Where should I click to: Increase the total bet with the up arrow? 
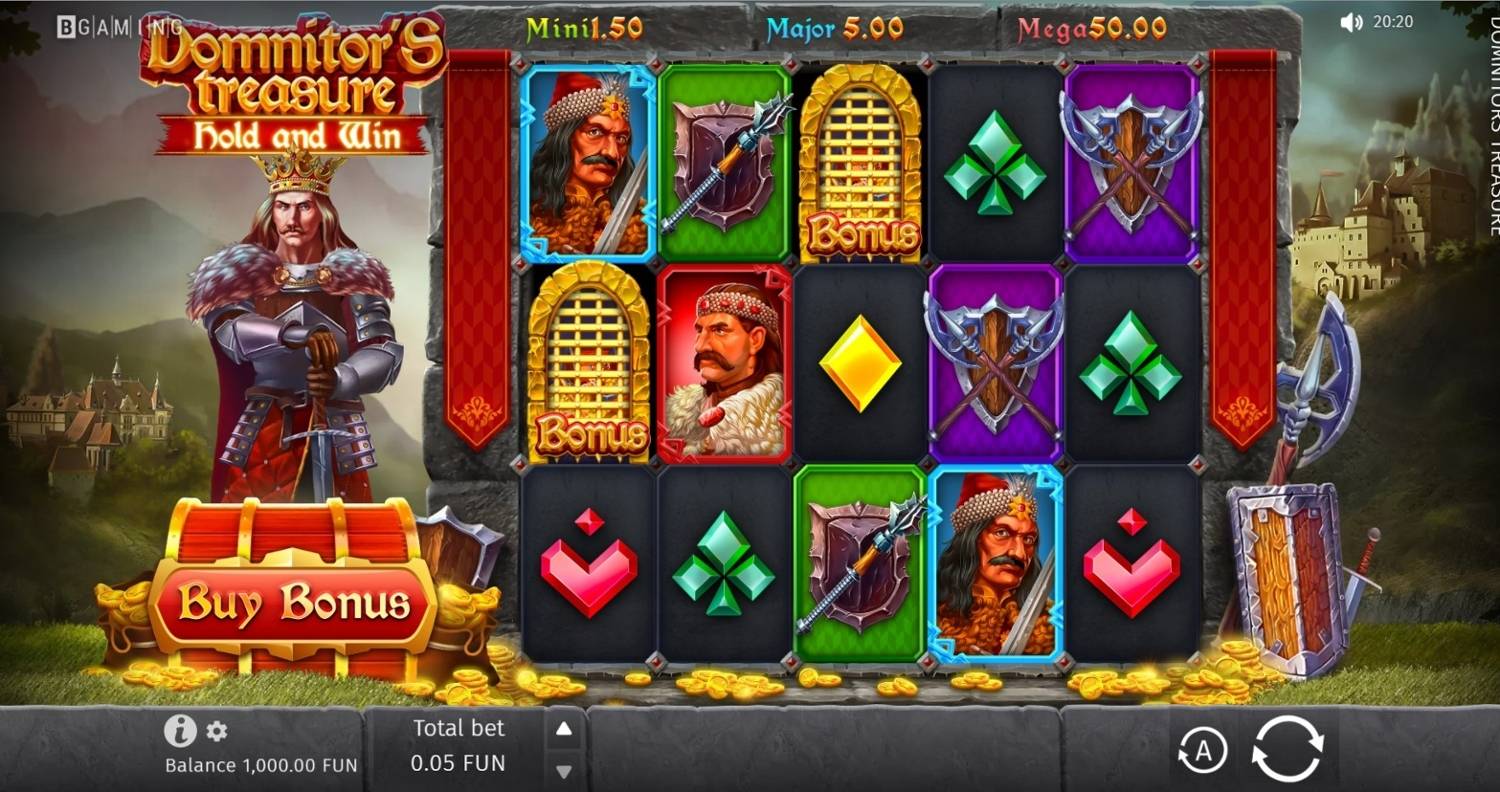pyautogui.click(x=566, y=728)
